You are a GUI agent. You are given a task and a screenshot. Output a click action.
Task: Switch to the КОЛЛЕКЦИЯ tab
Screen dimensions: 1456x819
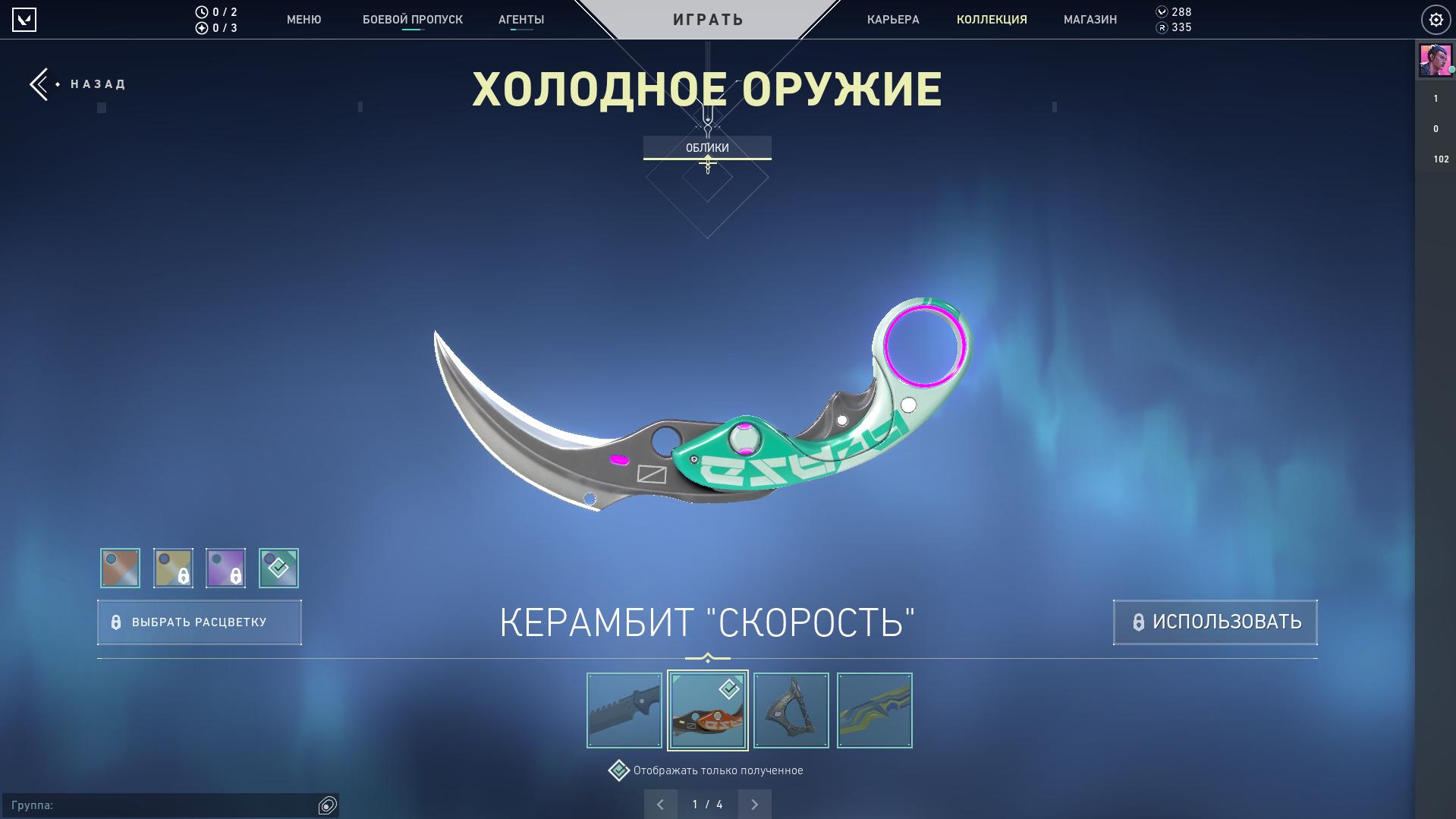click(992, 20)
